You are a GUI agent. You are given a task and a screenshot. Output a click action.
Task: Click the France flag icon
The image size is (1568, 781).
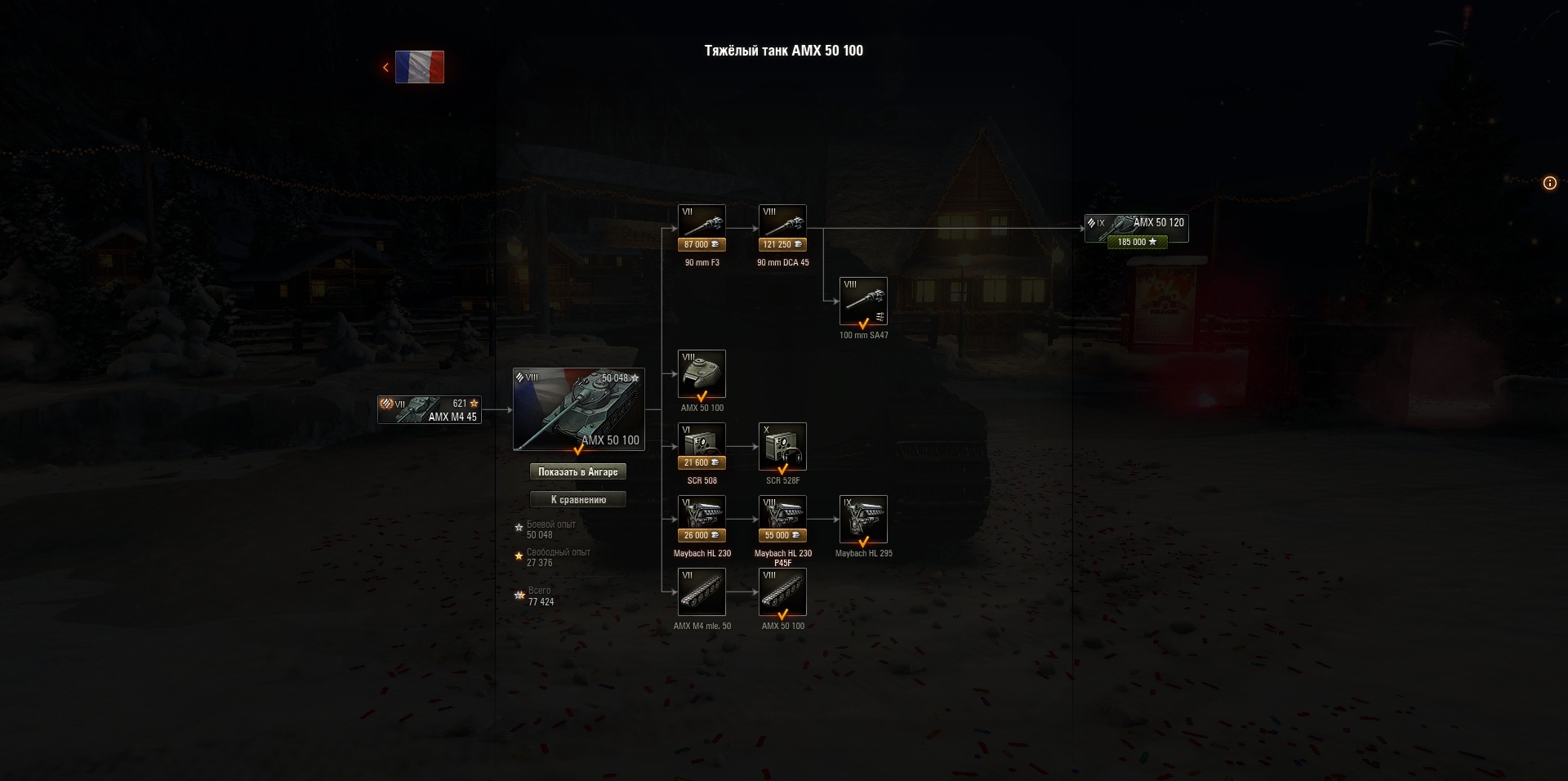point(419,68)
